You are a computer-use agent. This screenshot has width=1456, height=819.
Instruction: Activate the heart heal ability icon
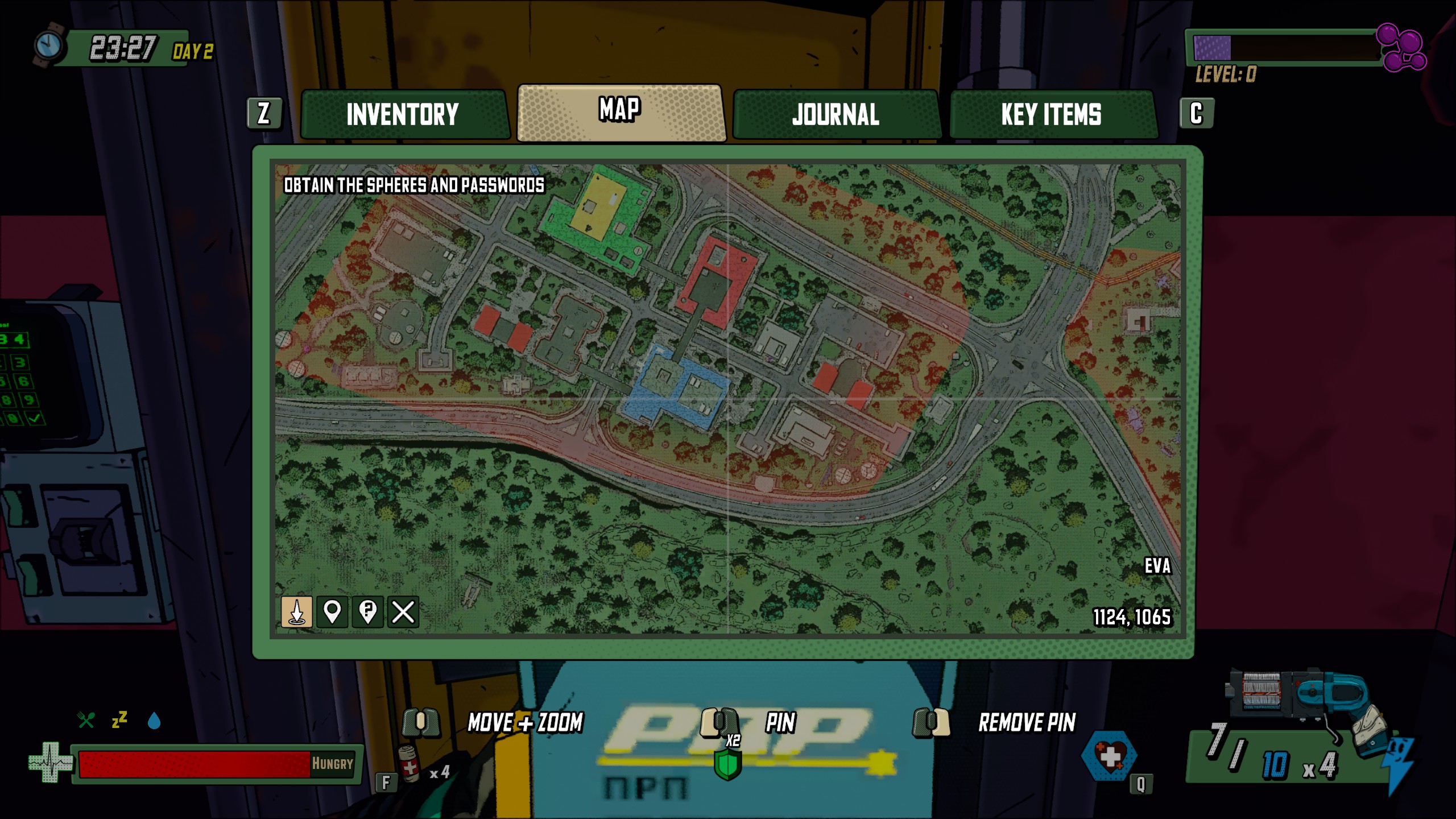(x=1109, y=757)
